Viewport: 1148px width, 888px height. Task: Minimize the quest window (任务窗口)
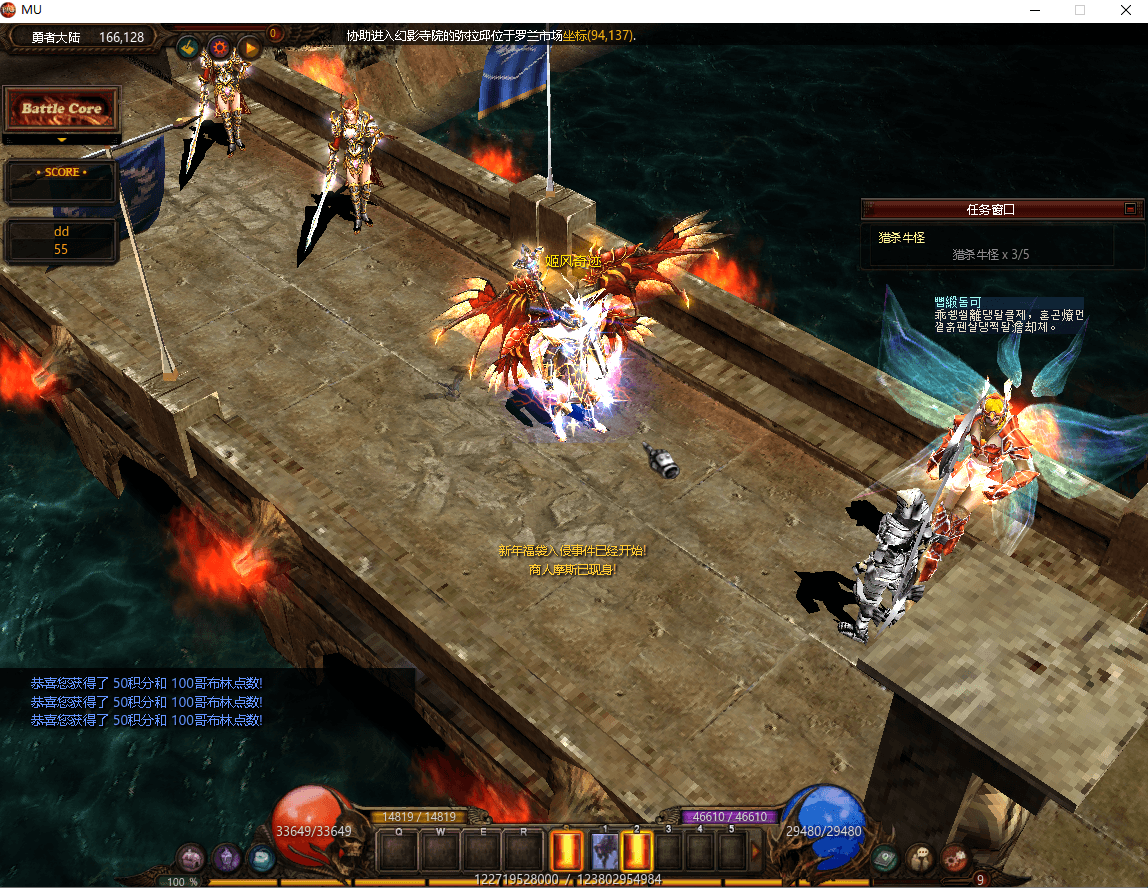tap(1130, 209)
